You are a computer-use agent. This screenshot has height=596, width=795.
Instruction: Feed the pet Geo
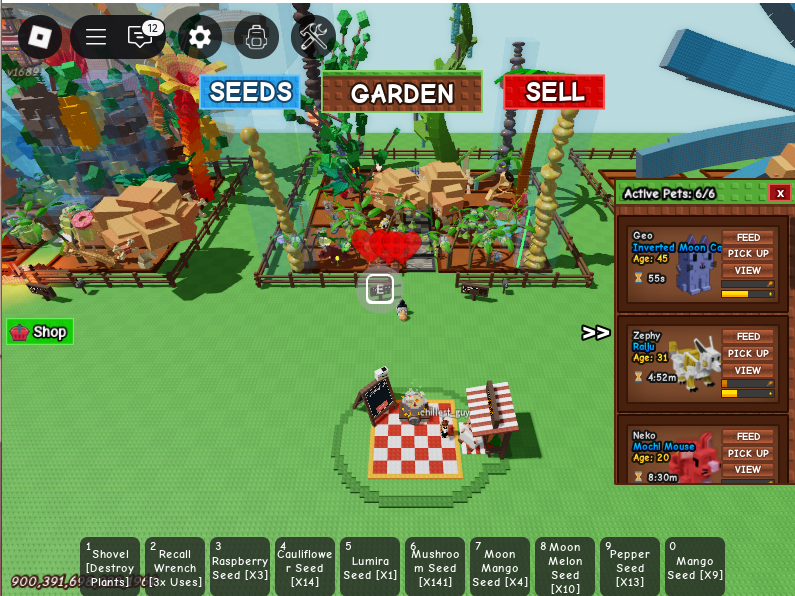[748, 238]
